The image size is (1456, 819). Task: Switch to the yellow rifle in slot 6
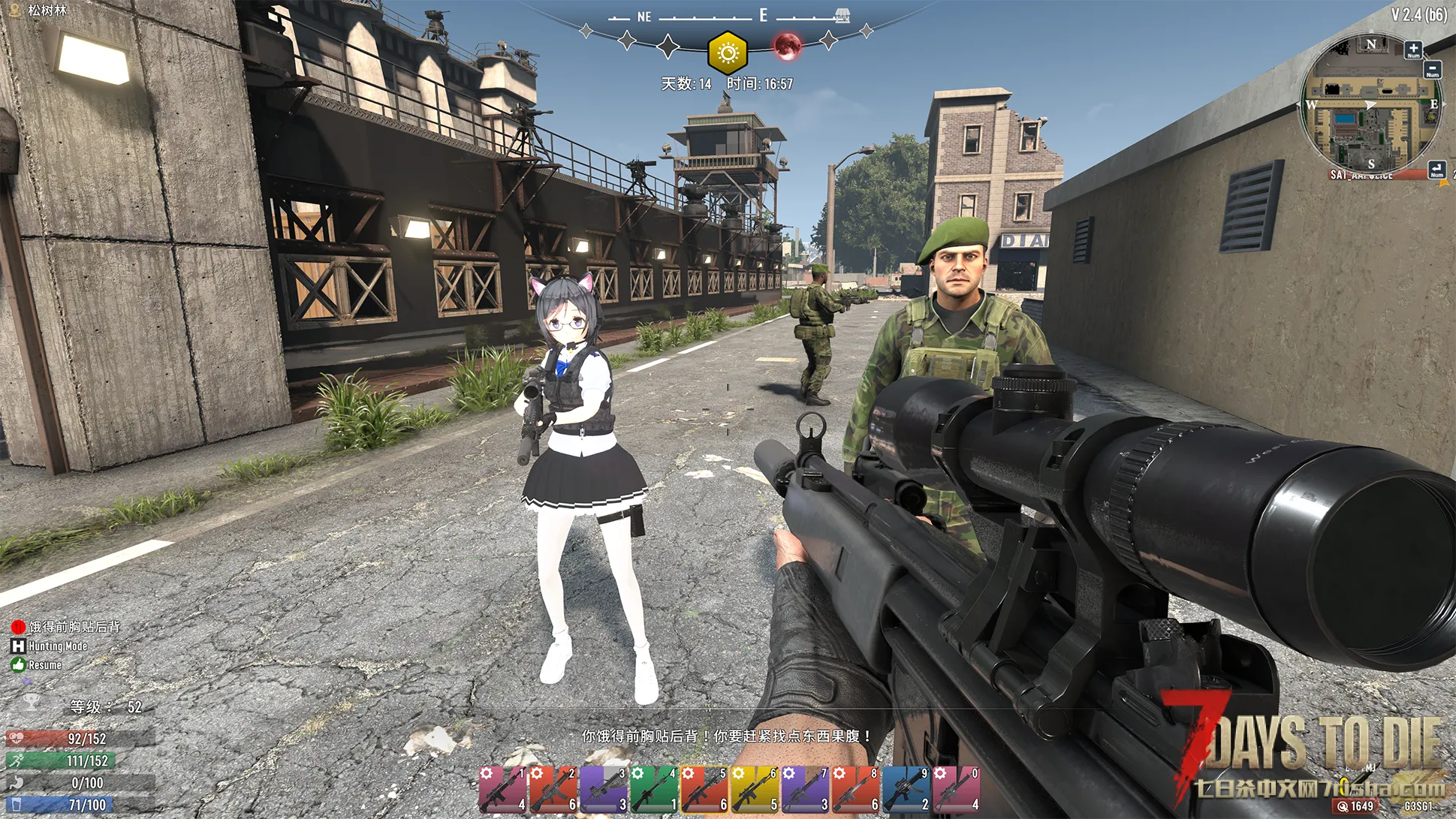(x=755, y=790)
